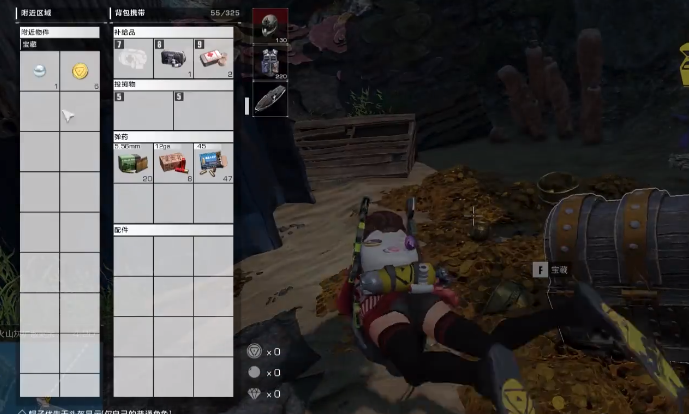This screenshot has height=414, width=689.
Task: Click the equipped helmet slot
Action: pyautogui.click(x=269, y=26)
